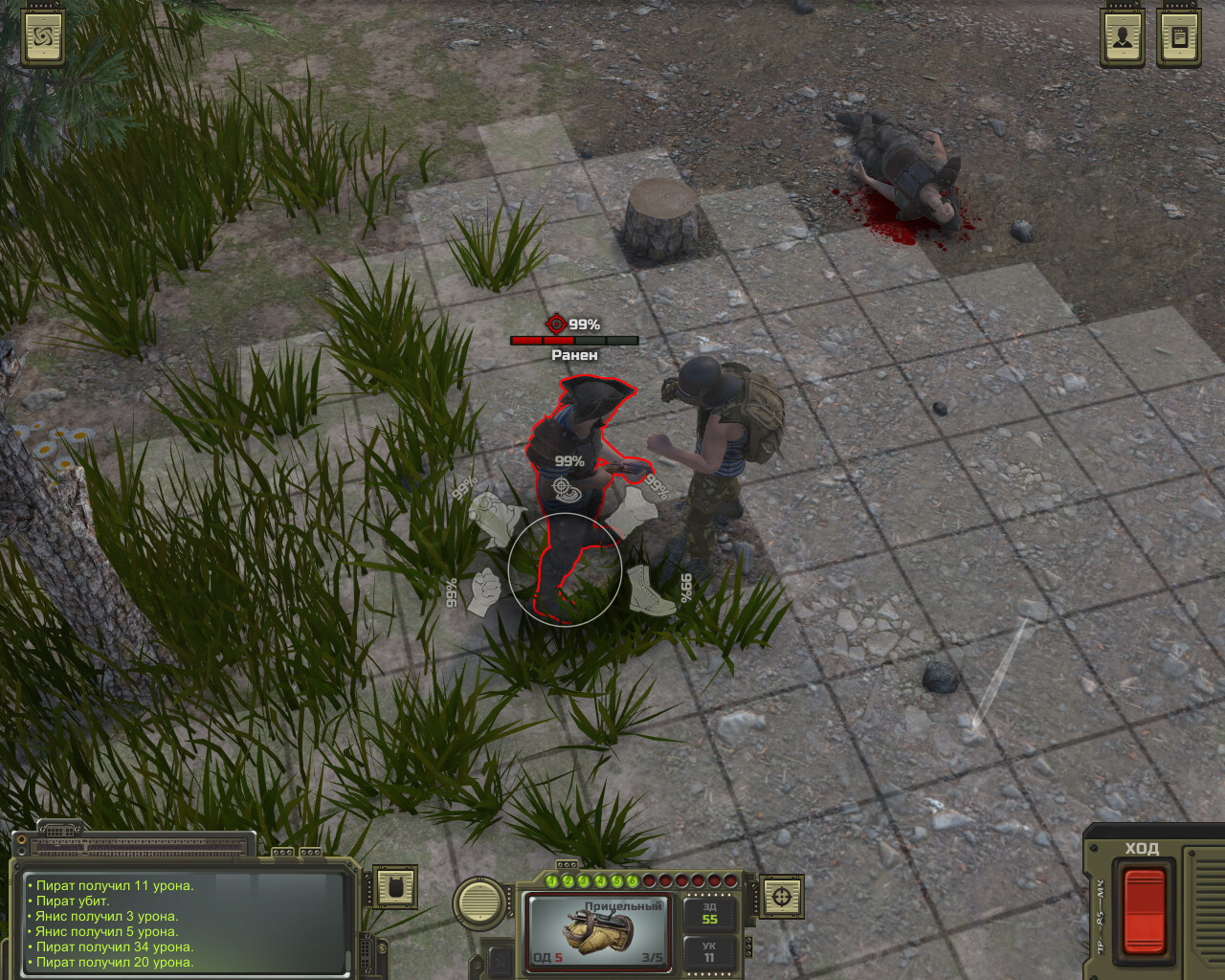Image resolution: width=1225 pixels, height=980 pixels.
Task: Open the character portrait screen
Action: 1122,37
